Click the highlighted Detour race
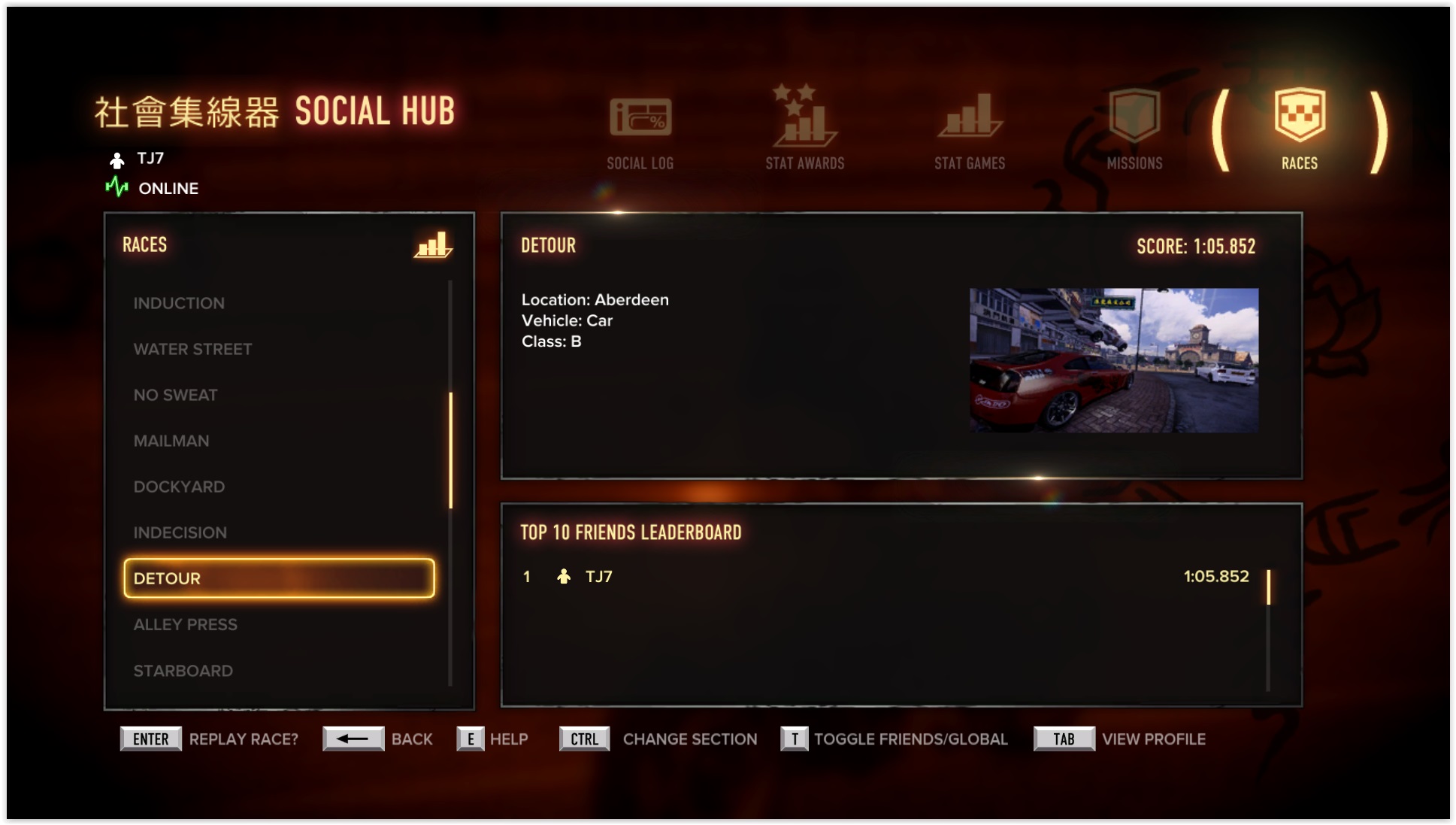 point(279,578)
